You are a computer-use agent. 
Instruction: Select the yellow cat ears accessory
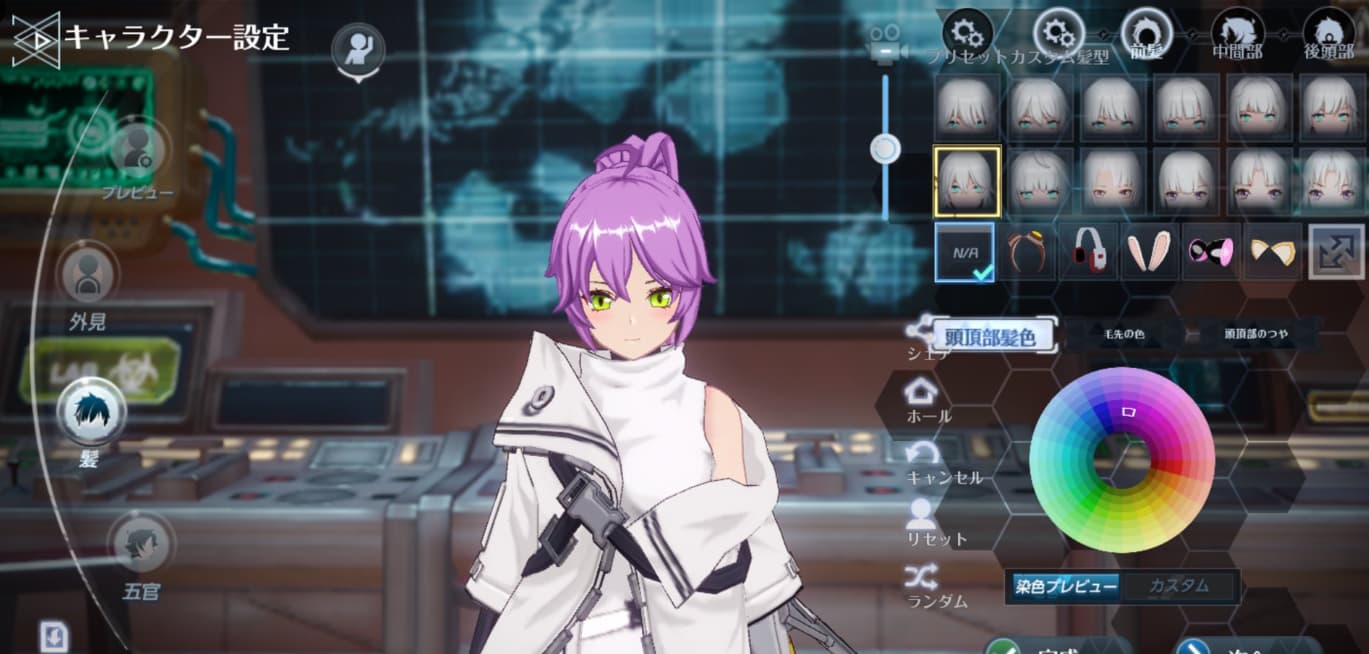(x=1273, y=251)
